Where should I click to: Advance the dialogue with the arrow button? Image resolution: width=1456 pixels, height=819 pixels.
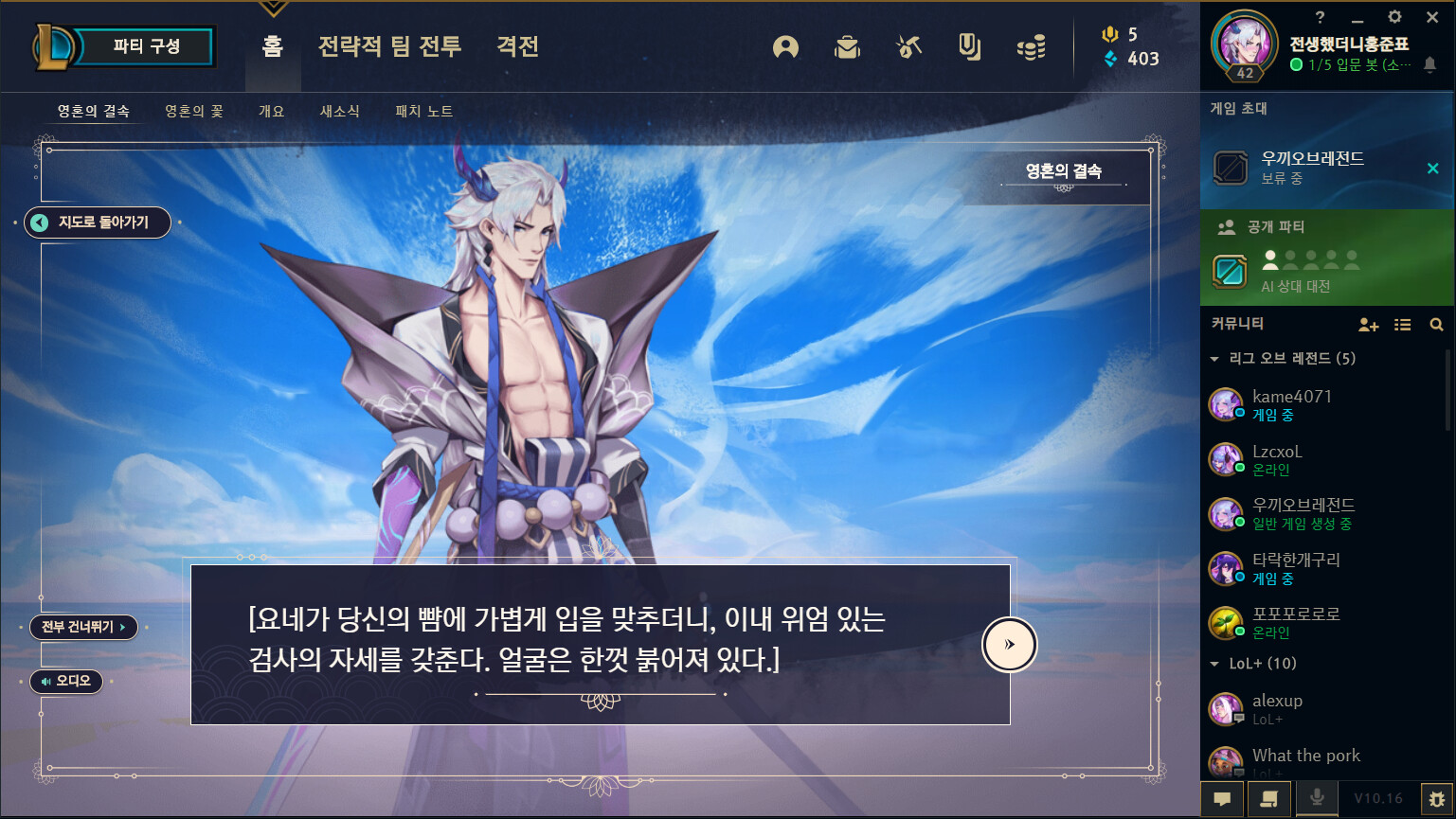[x=1009, y=644]
